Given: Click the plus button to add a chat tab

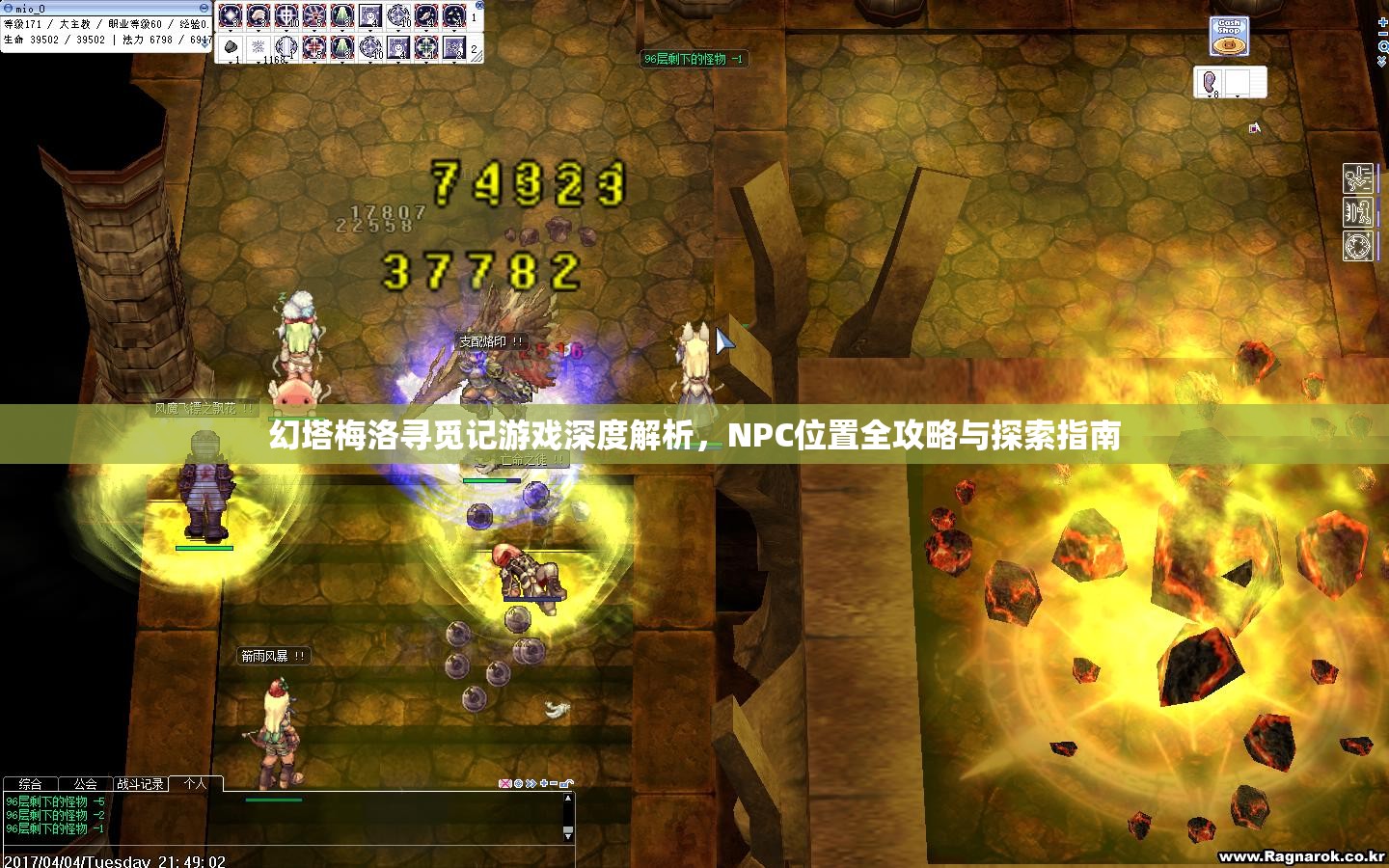Looking at the screenshot, I should click(x=544, y=782).
